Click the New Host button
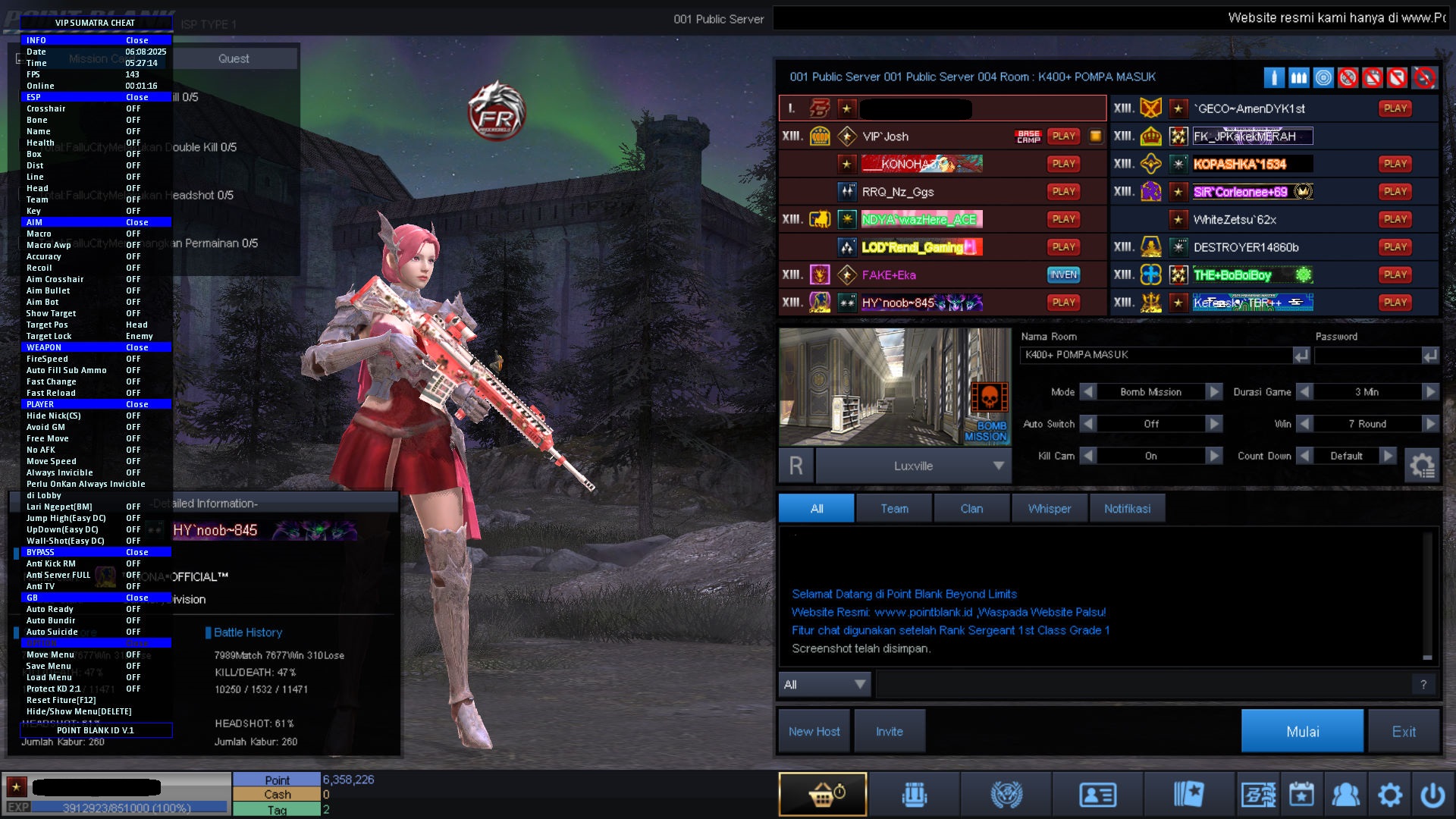 coord(814,731)
